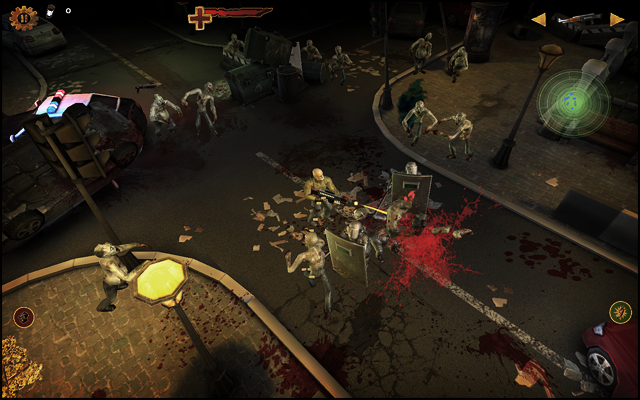Switch to the previous weapon
Viewport: 640px width, 400px height.
(538, 19)
